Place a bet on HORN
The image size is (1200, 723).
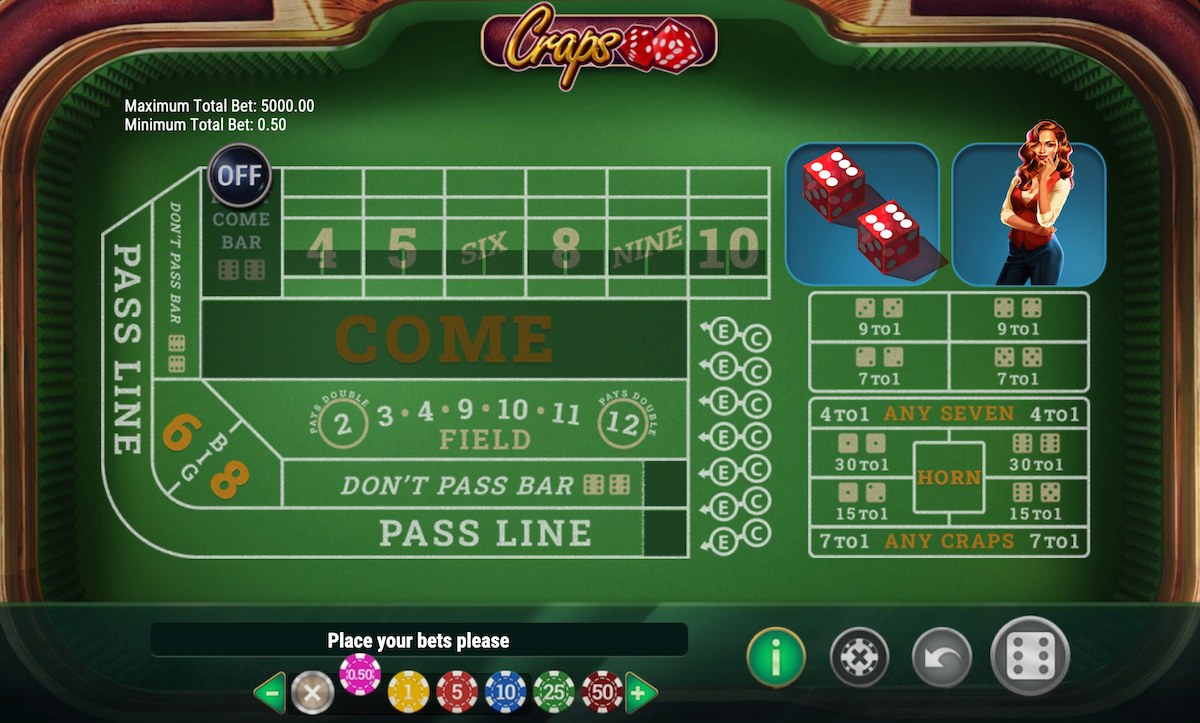(x=948, y=478)
